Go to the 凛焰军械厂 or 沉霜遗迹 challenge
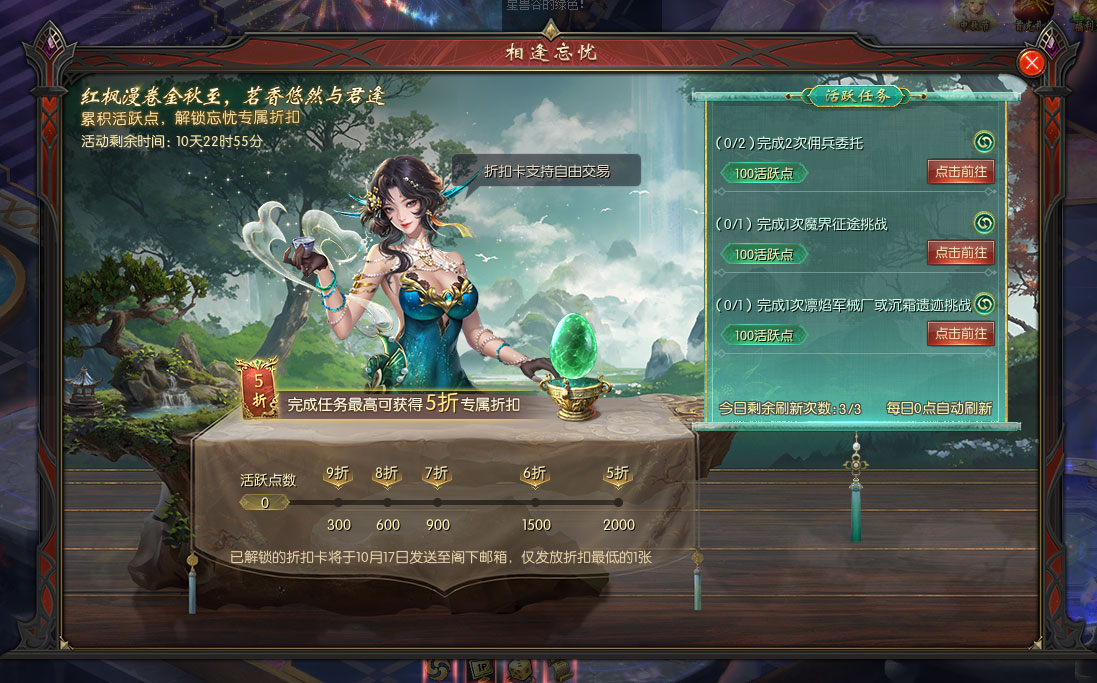 960,334
